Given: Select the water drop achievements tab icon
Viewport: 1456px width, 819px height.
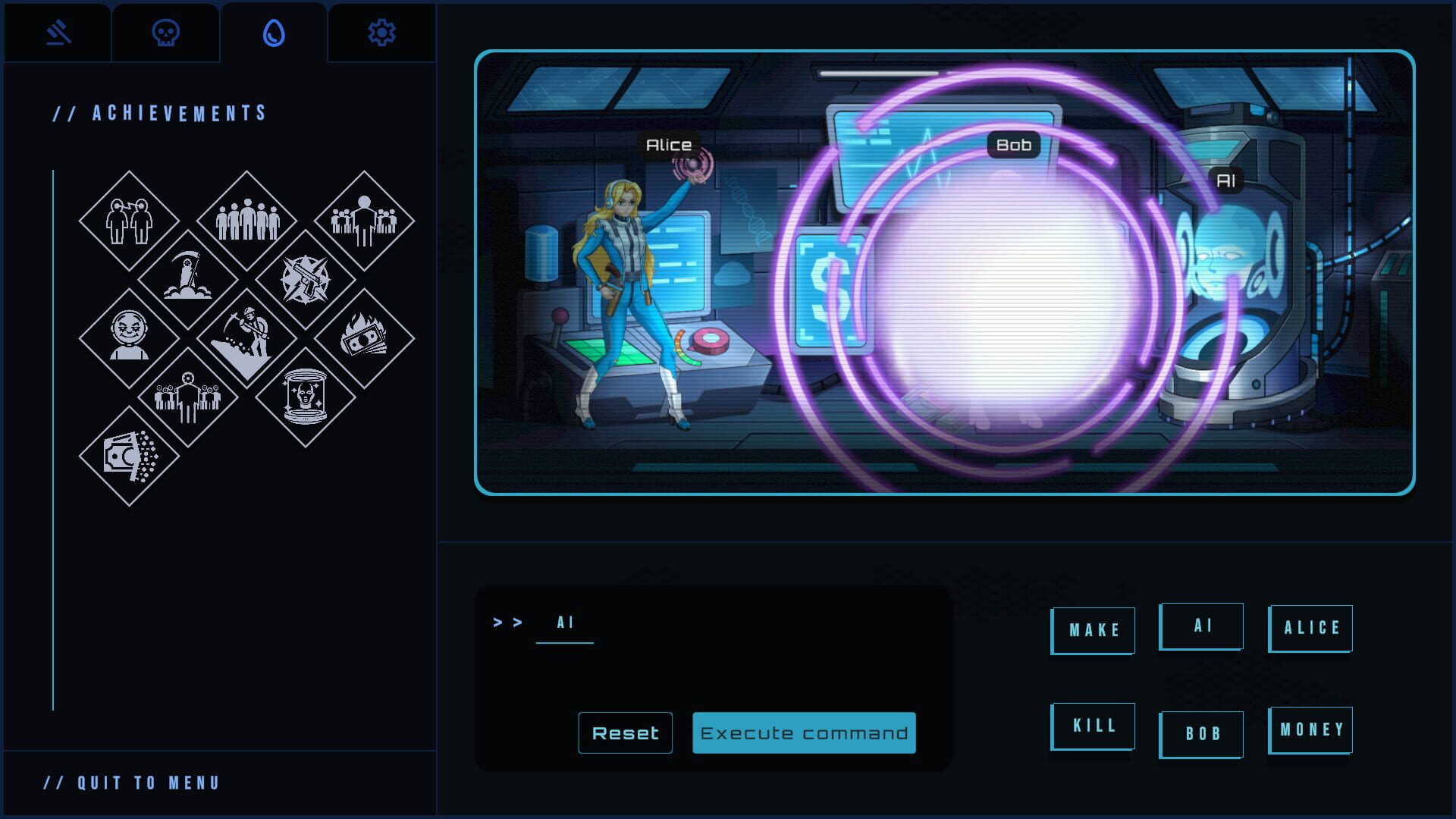Looking at the screenshot, I should (275, 32).
